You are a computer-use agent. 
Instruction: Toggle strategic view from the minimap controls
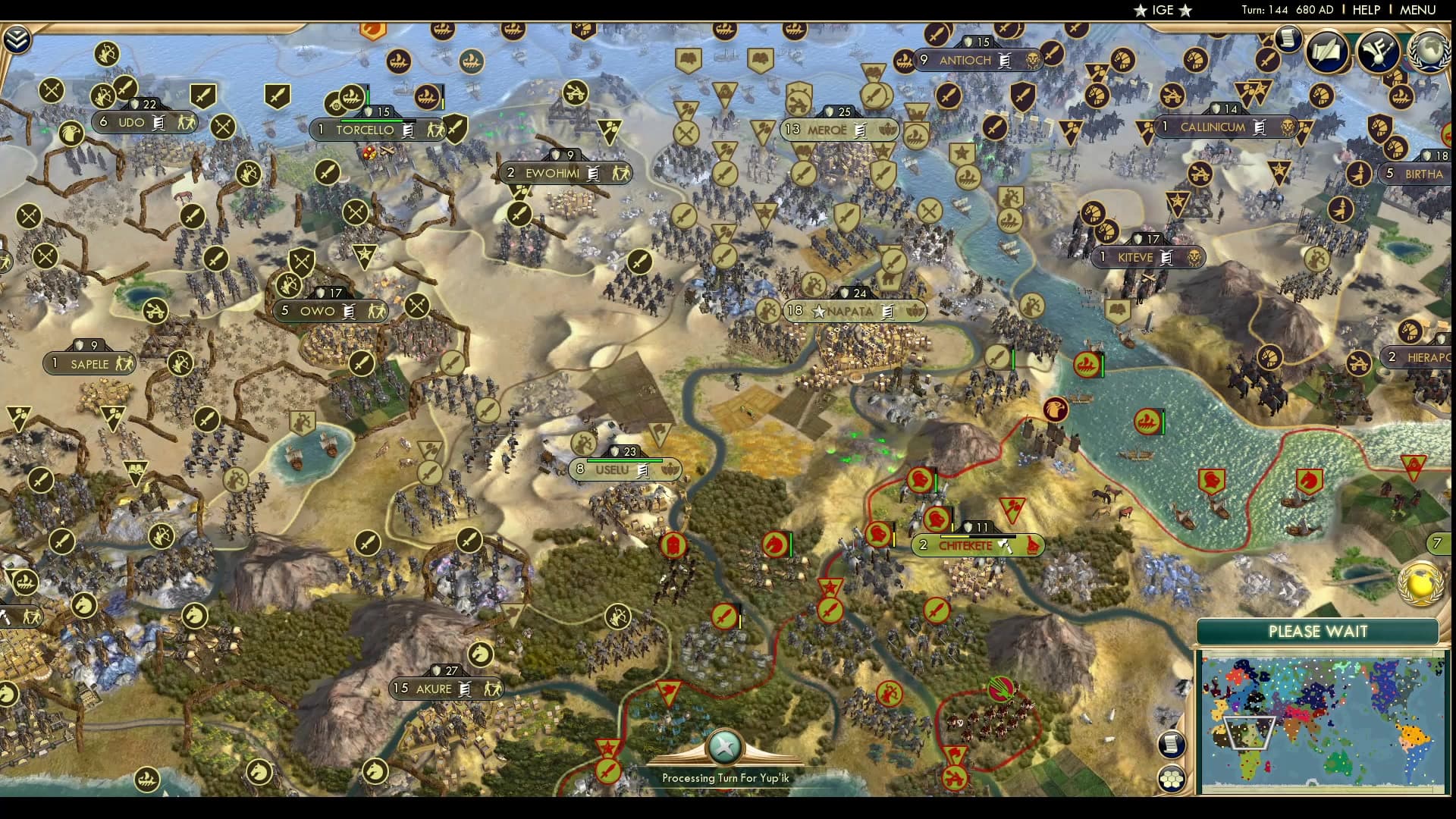1171,777
